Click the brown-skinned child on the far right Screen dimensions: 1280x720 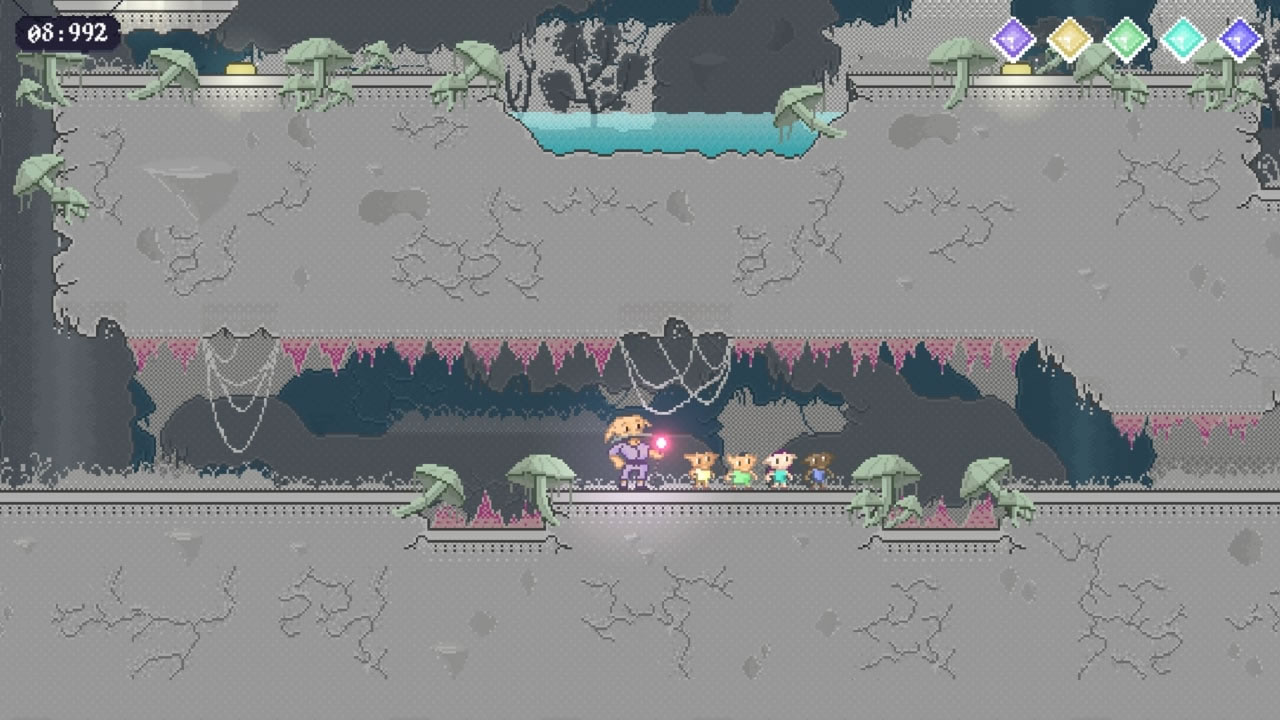coord(820,468)
